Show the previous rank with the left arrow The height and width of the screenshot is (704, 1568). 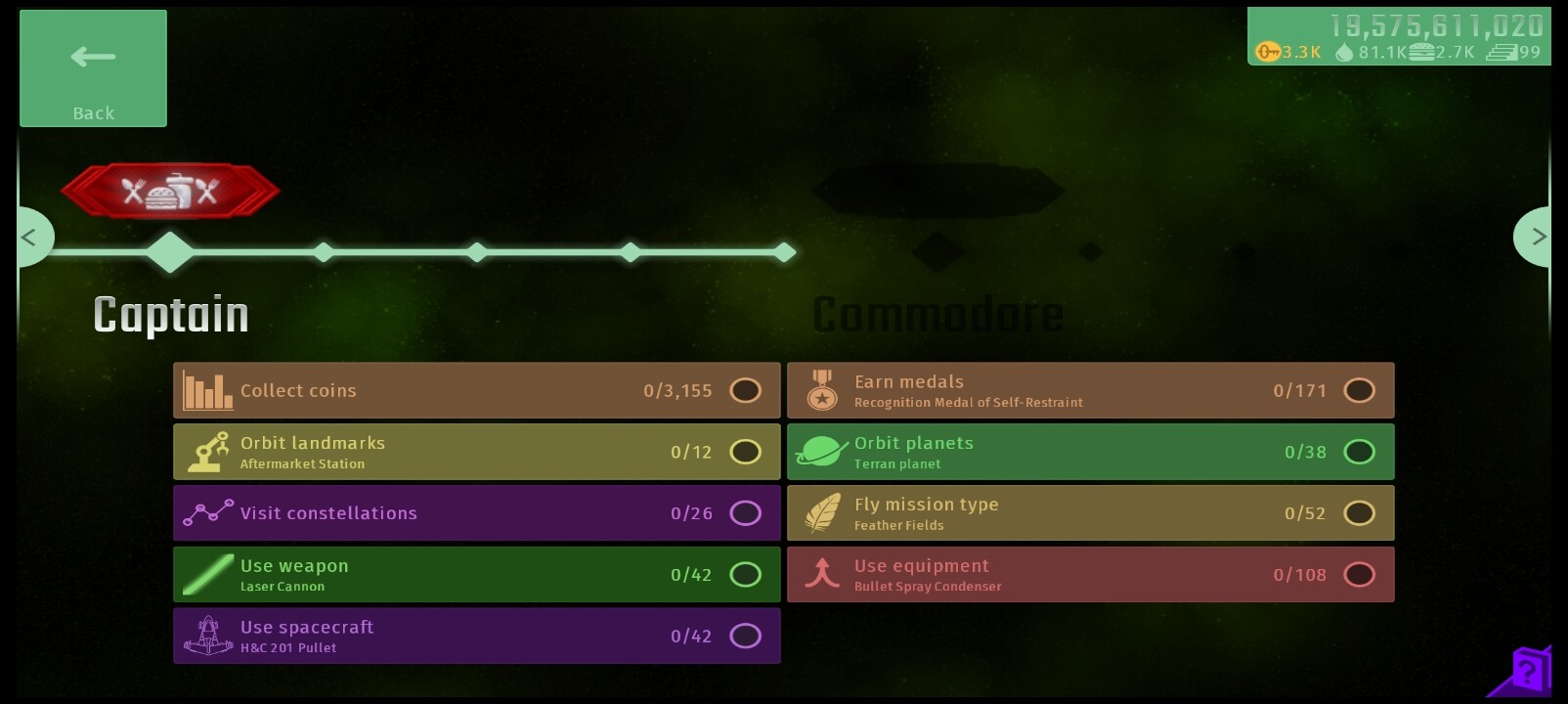31,237
